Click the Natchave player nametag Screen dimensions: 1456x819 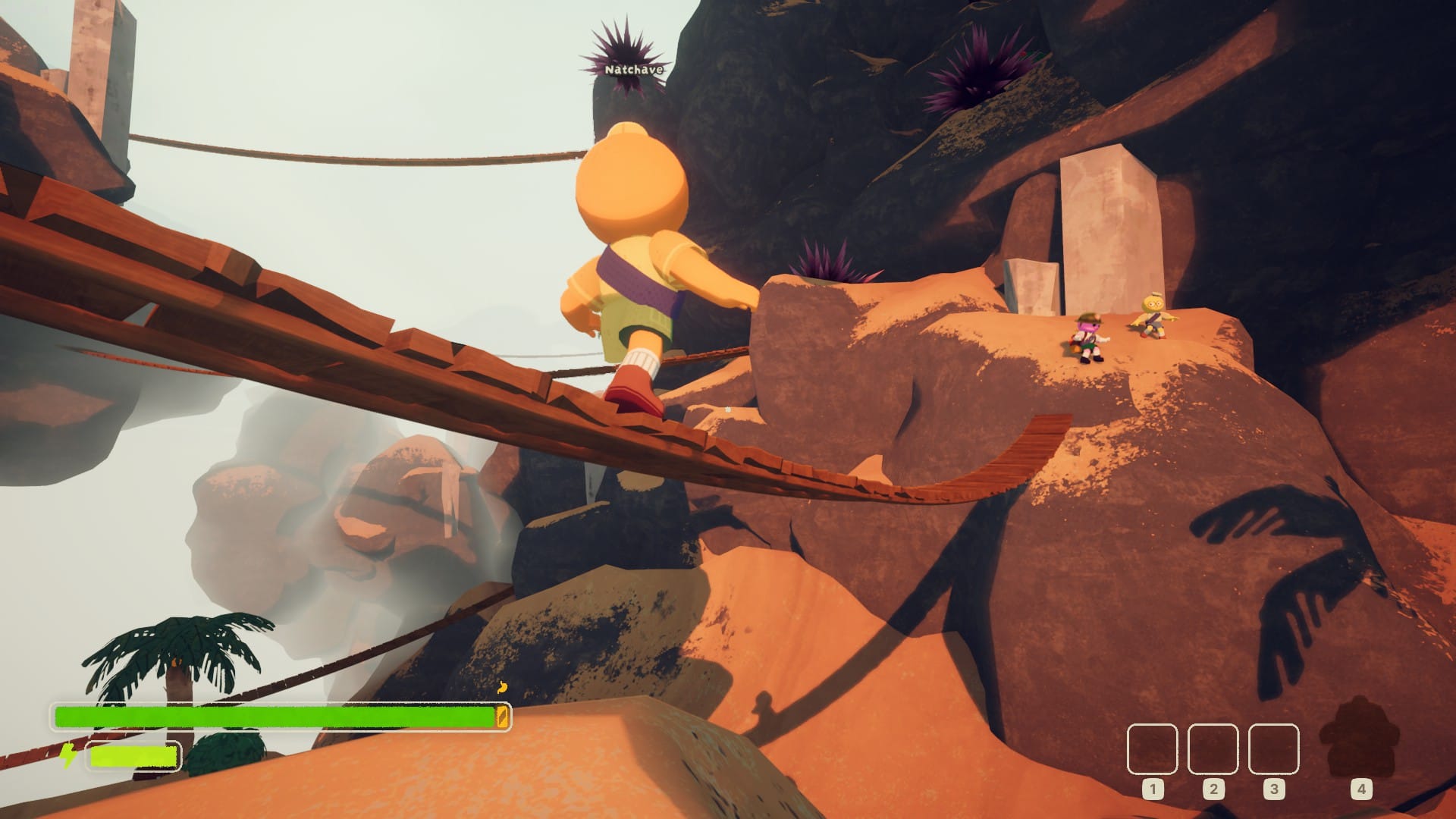pos(635,68)
